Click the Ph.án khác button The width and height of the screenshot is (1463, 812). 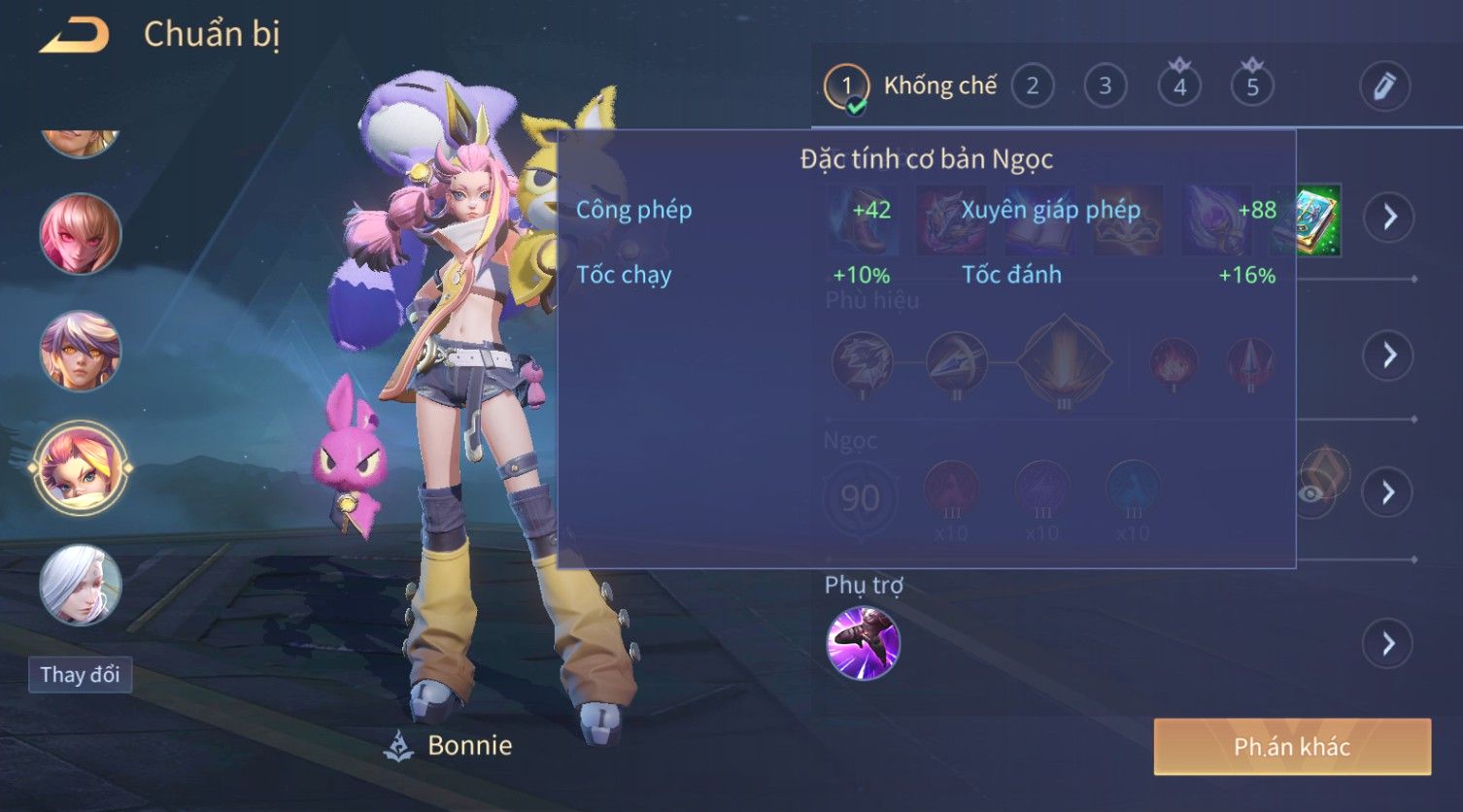click(x=1291, y=746)
